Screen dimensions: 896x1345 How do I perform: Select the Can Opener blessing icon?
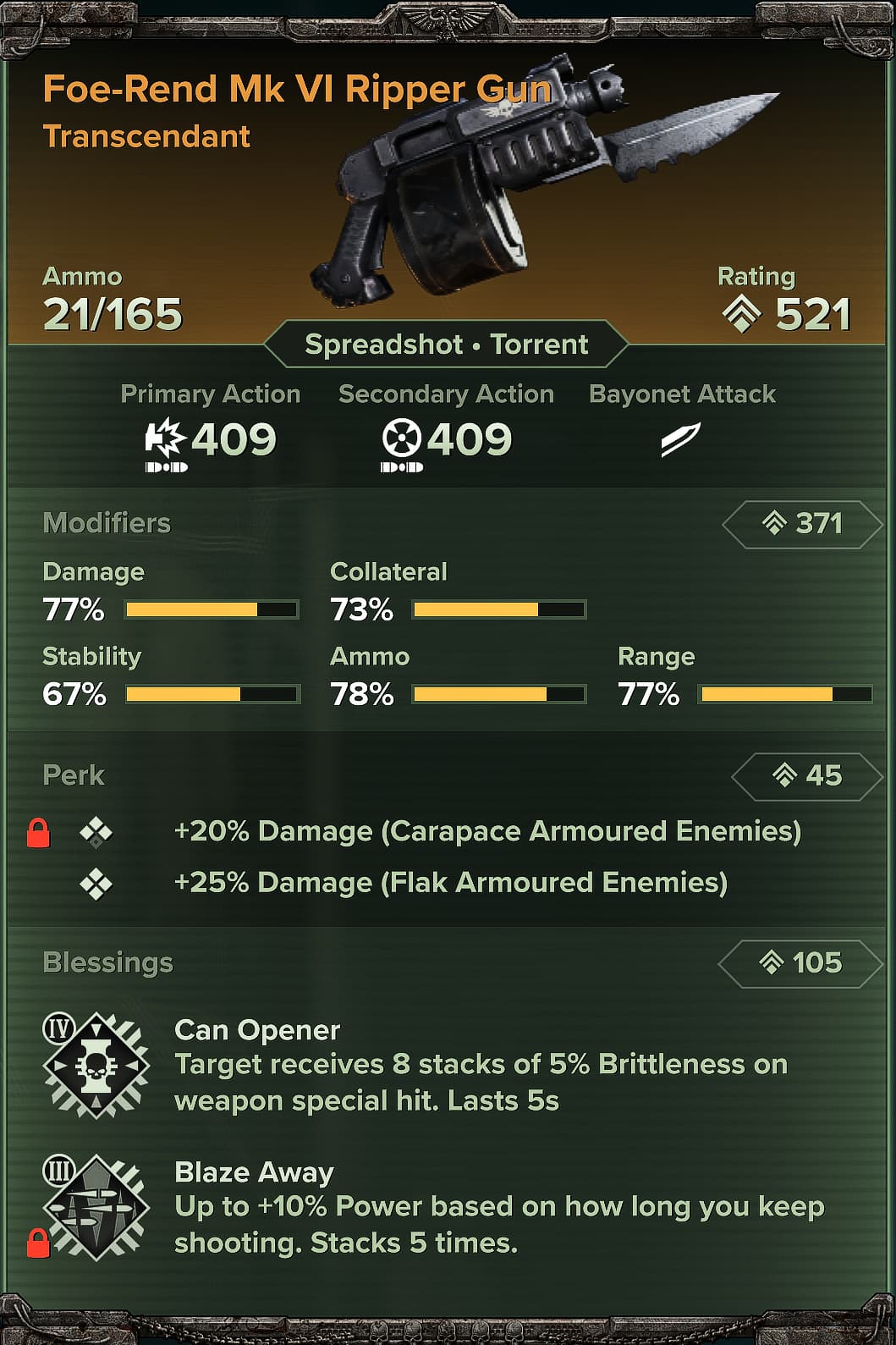(96, 1065)
